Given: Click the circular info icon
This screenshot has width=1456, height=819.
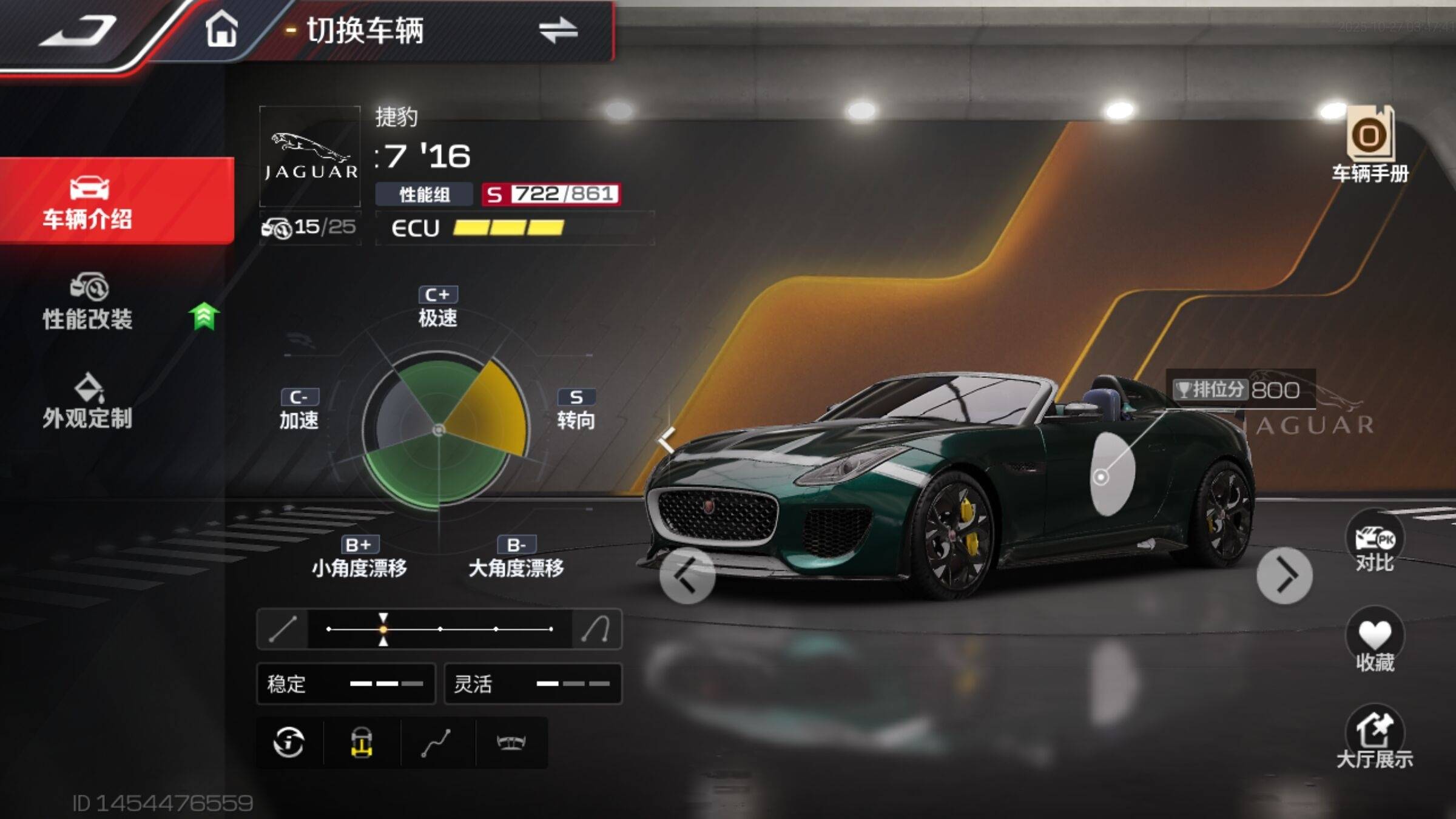Looking at the screenshot, I should 289,743.
